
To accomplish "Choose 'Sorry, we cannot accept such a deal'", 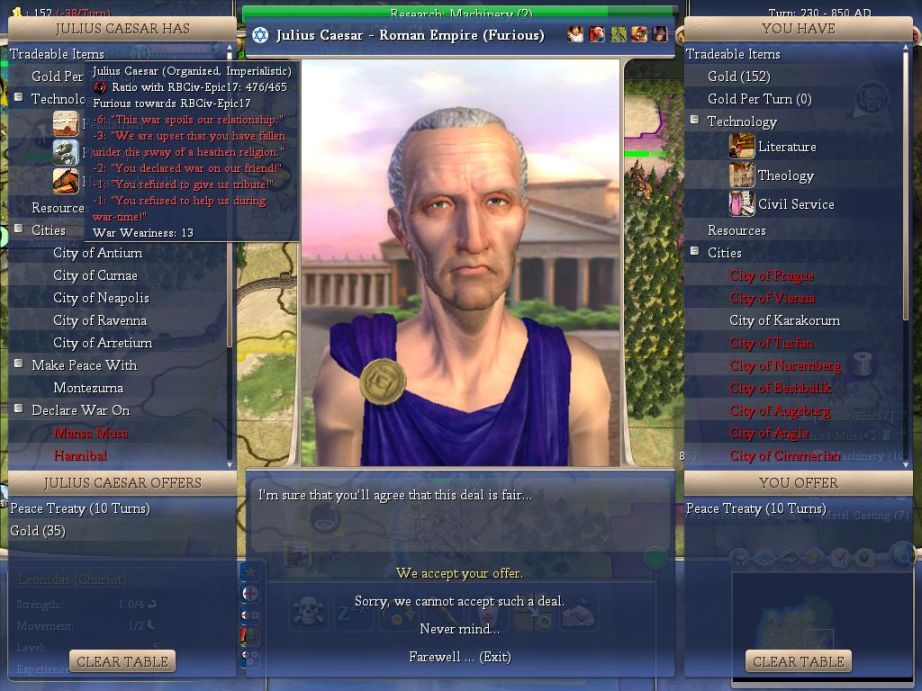I will (x=459, y=601).
